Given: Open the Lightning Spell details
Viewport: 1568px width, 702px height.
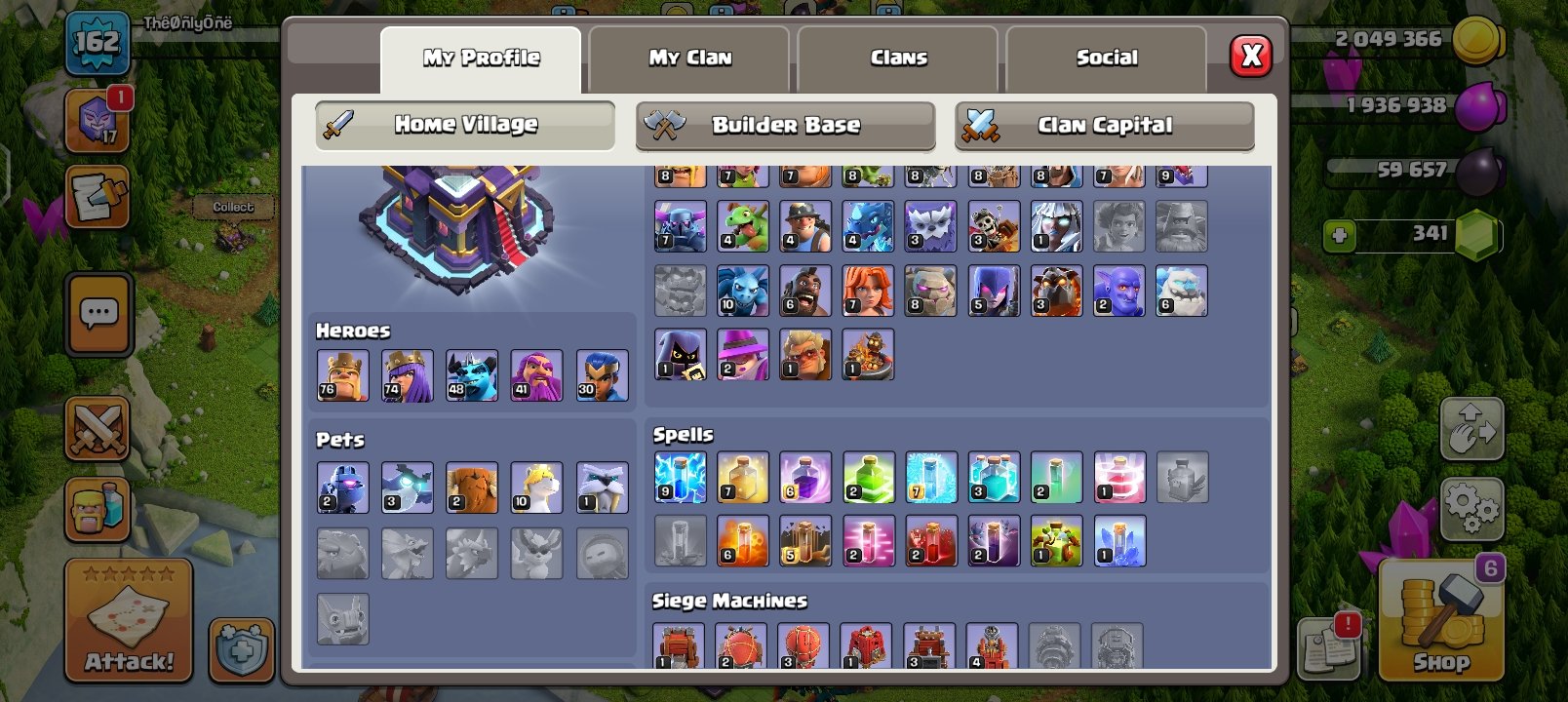Looking at the screenshot, I should coord(680,478).
